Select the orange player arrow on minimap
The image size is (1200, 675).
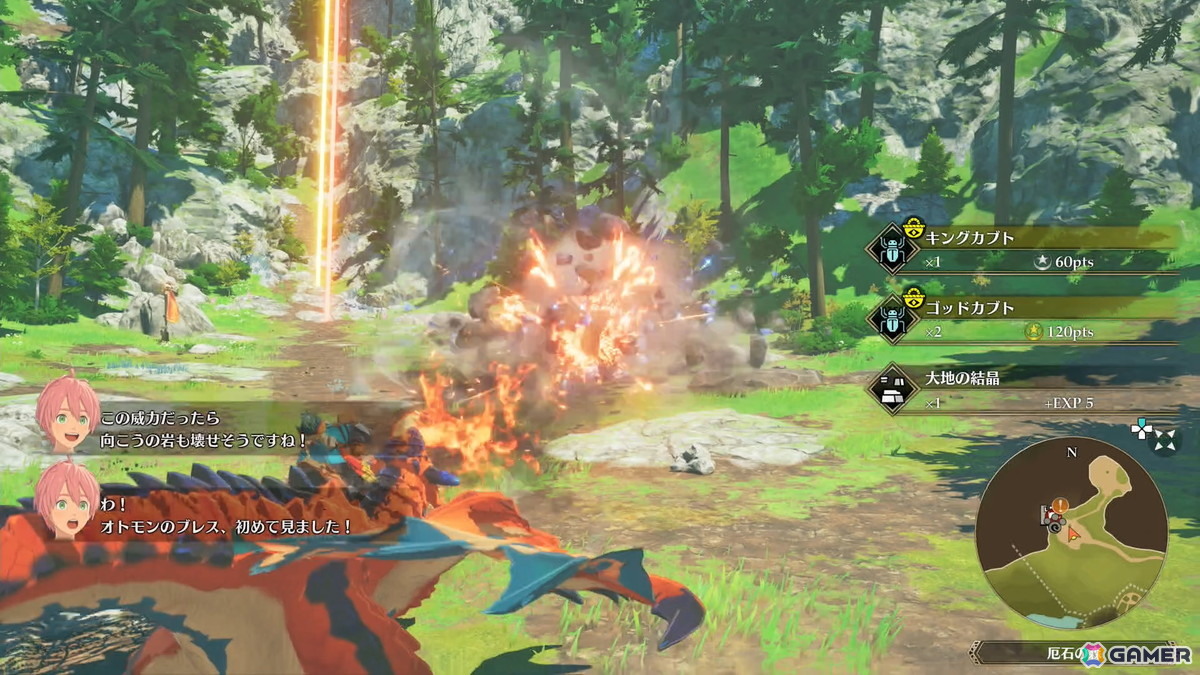1074,534
